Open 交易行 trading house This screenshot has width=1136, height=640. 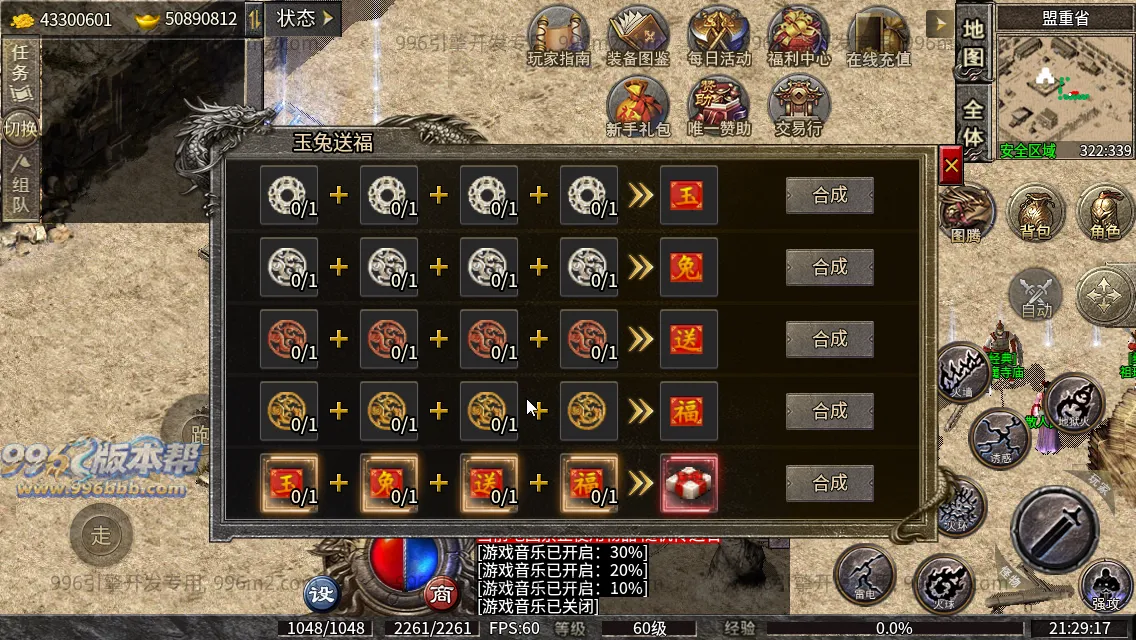tap(798, 106)
